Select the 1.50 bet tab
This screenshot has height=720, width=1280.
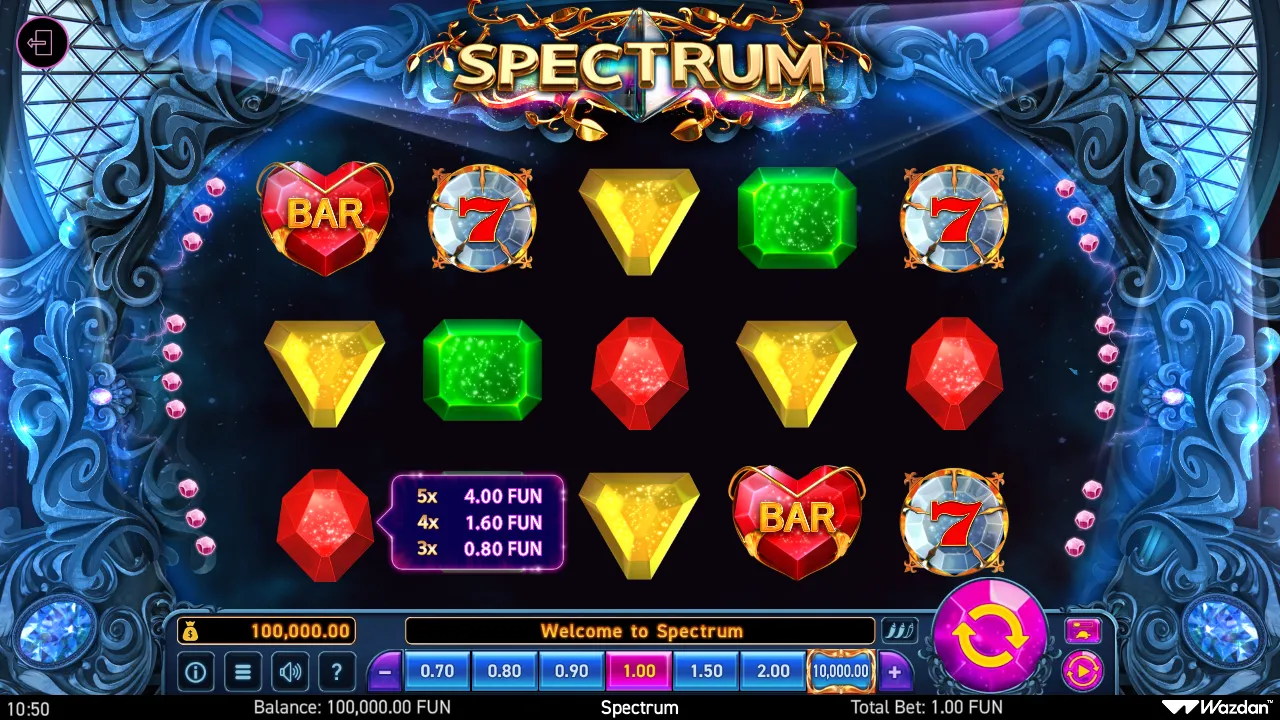705,671
